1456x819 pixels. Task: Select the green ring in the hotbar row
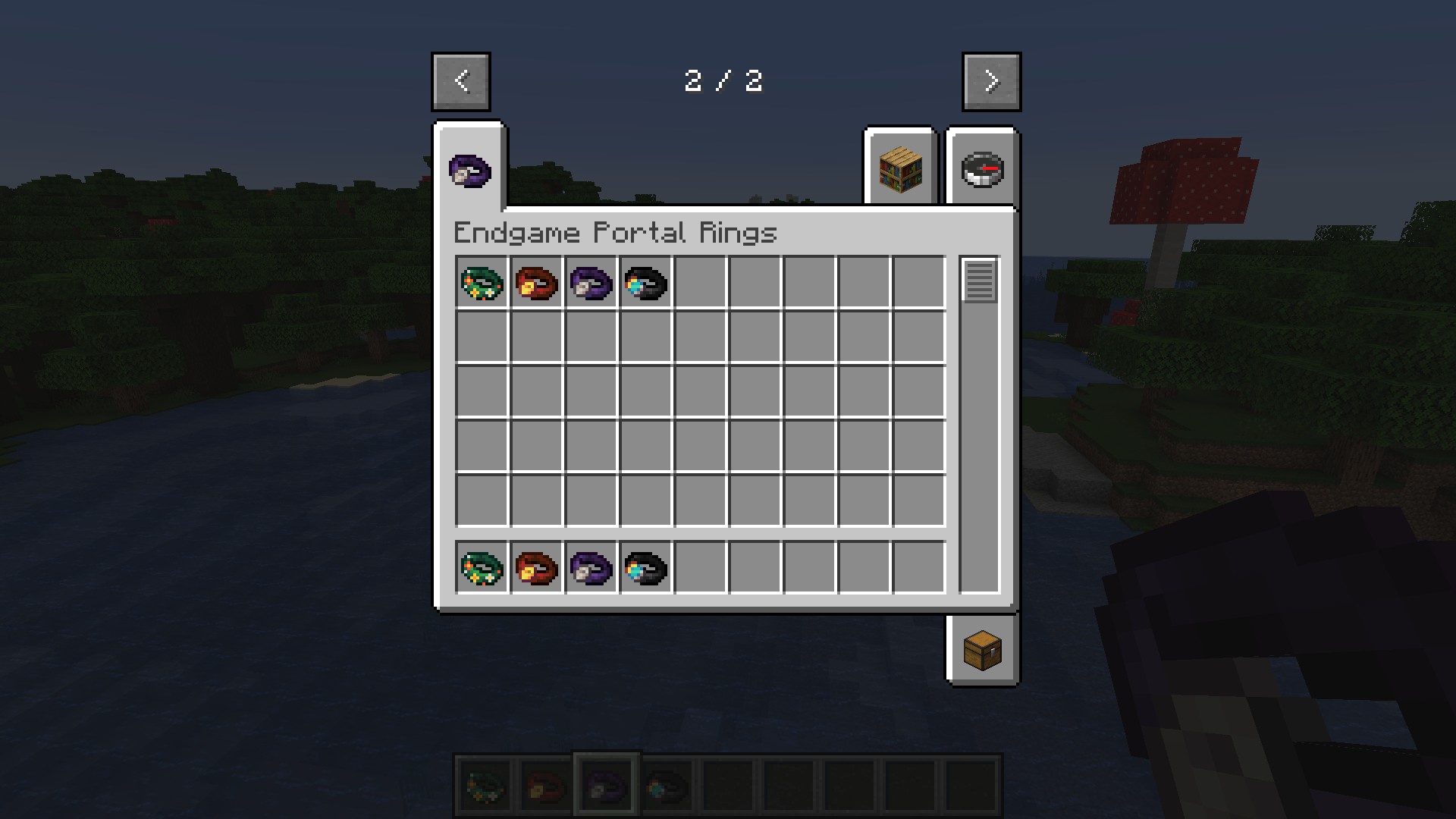(x=482, y=568)
